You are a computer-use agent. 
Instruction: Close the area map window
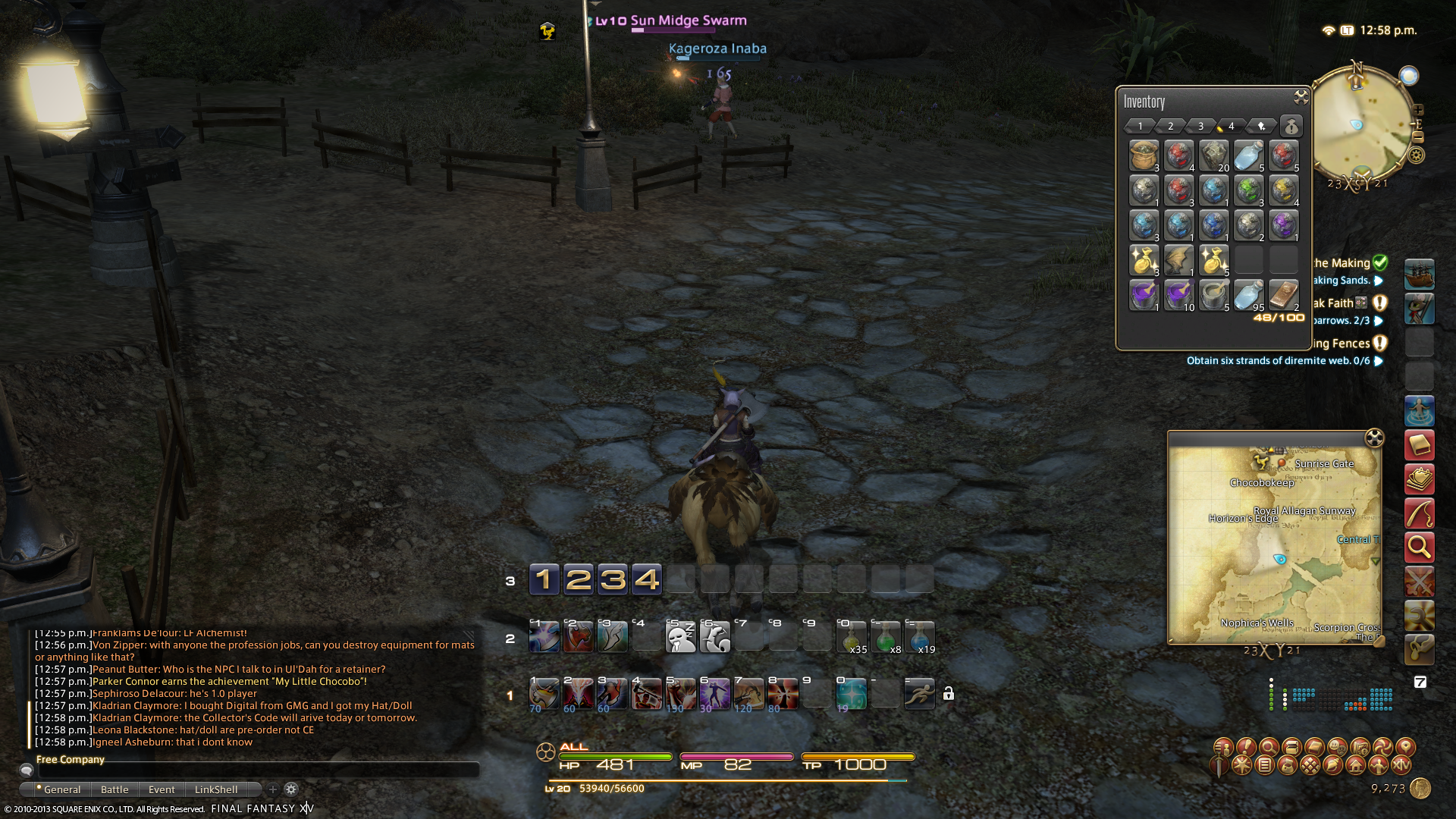[1374, 438]
